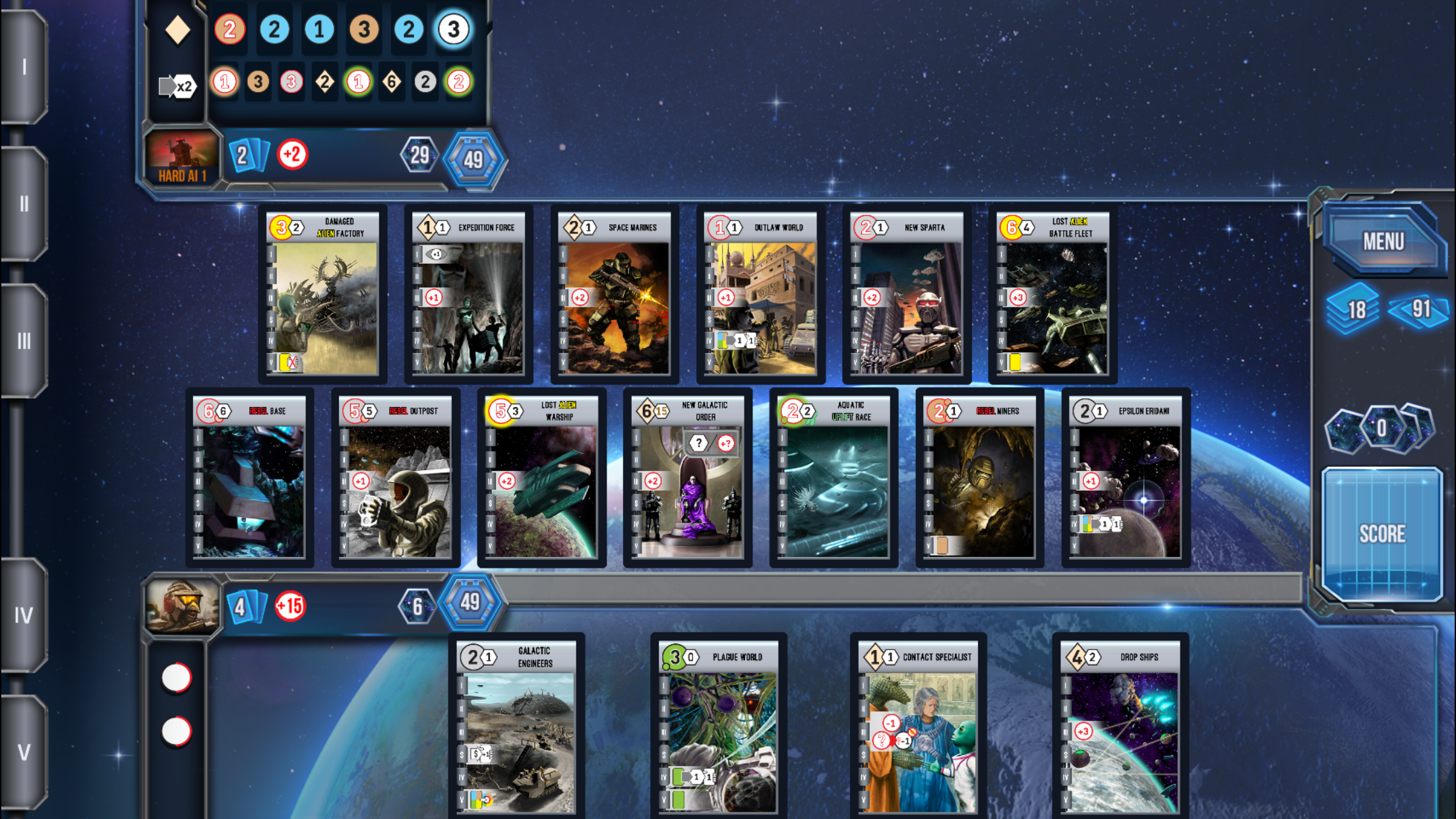Switch to phase III tab
Viewport: 1456px width, 819px height.
pos(24,341)
